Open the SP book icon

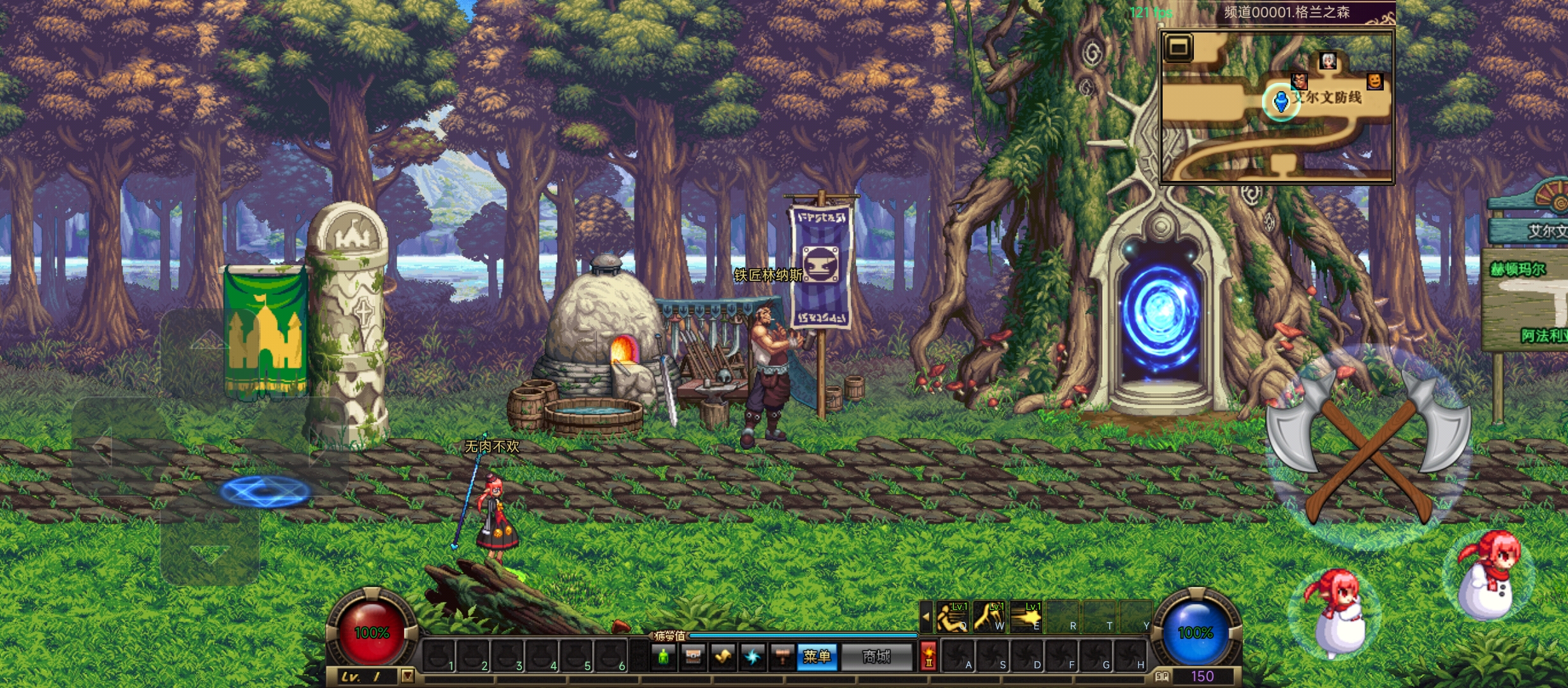(1161, 677)
